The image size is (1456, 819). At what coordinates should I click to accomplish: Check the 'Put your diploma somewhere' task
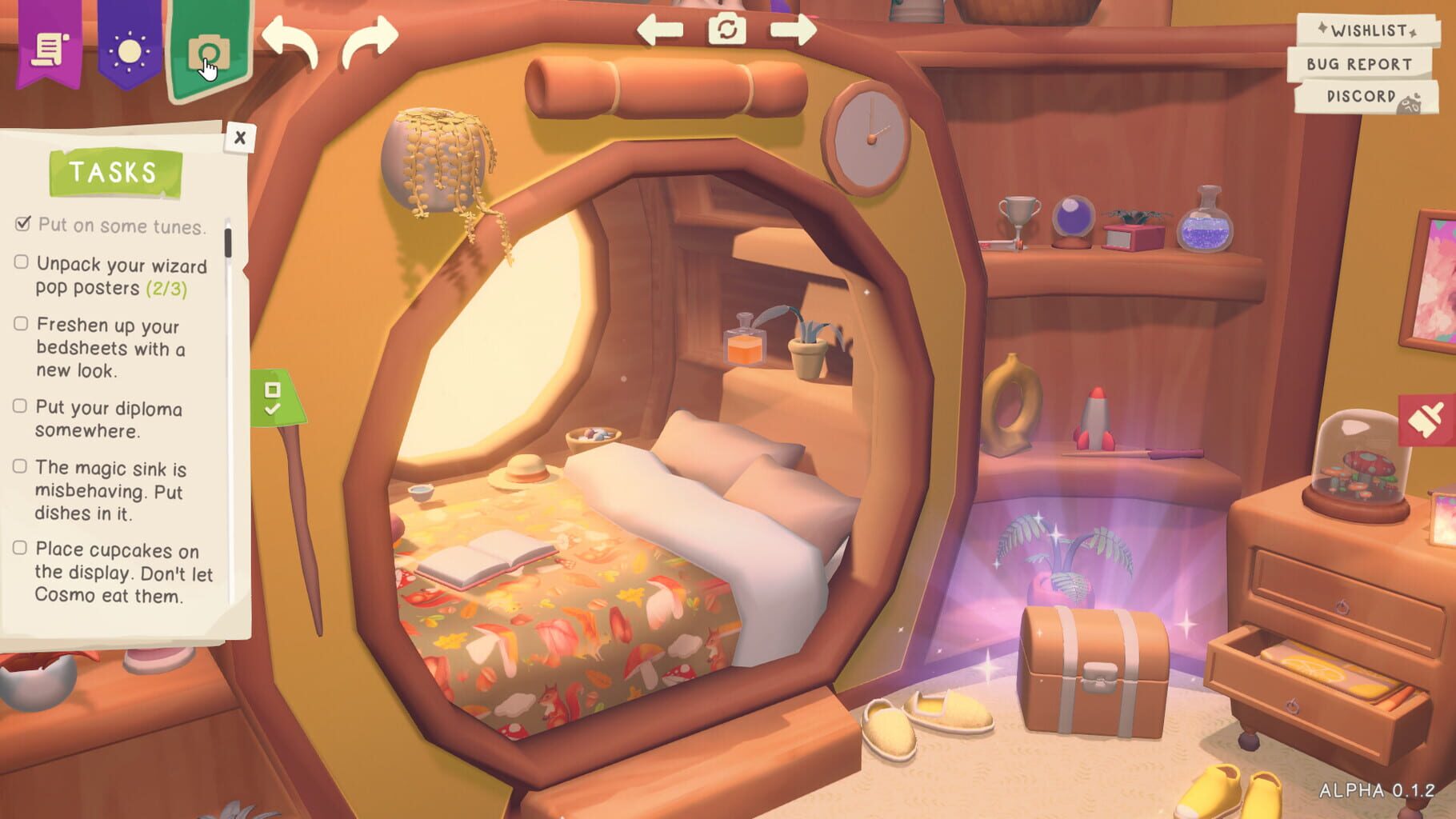pos(20,406)
